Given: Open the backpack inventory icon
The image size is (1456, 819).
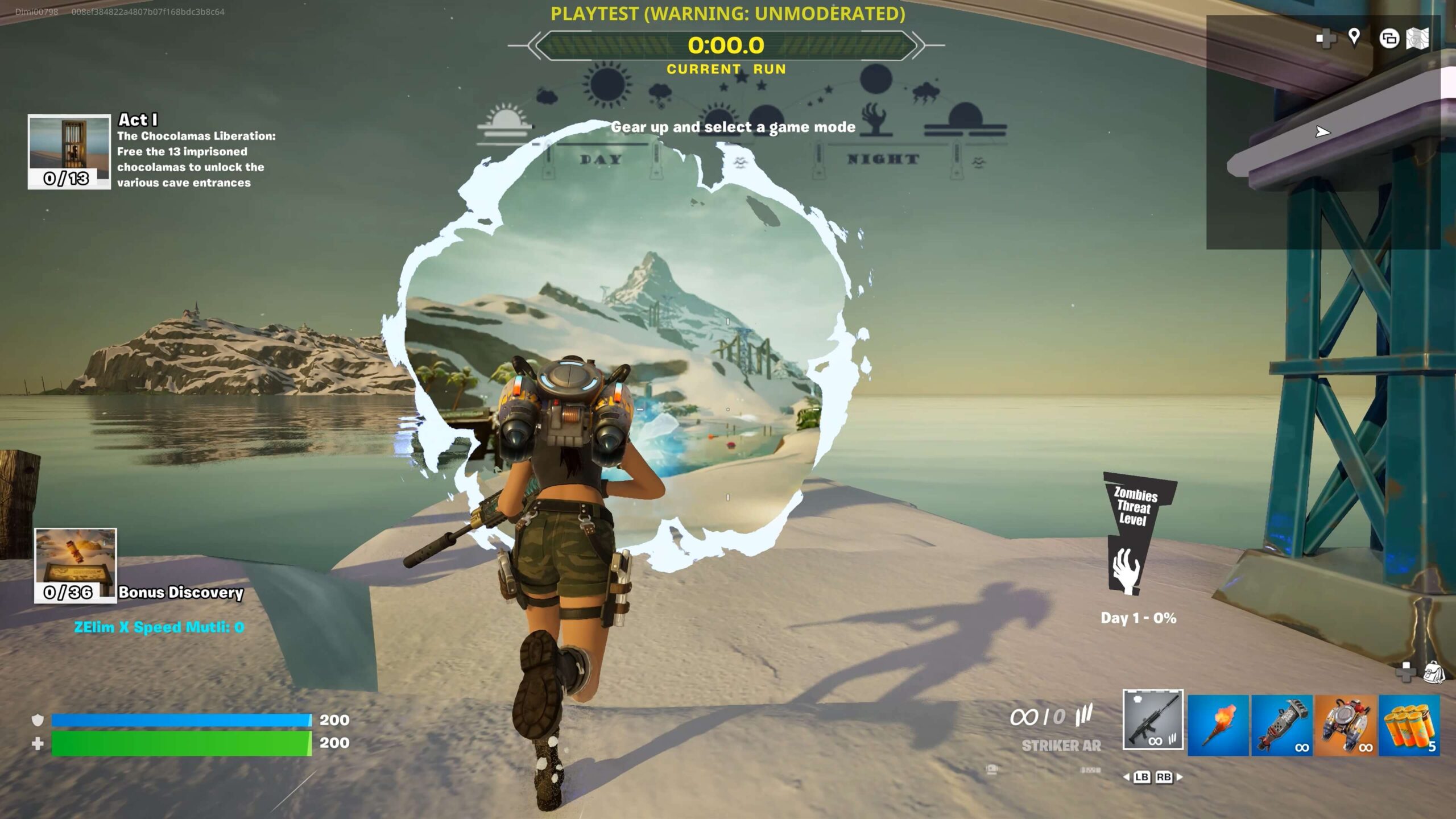Looking at the screenshot, I should point(1434,672).
